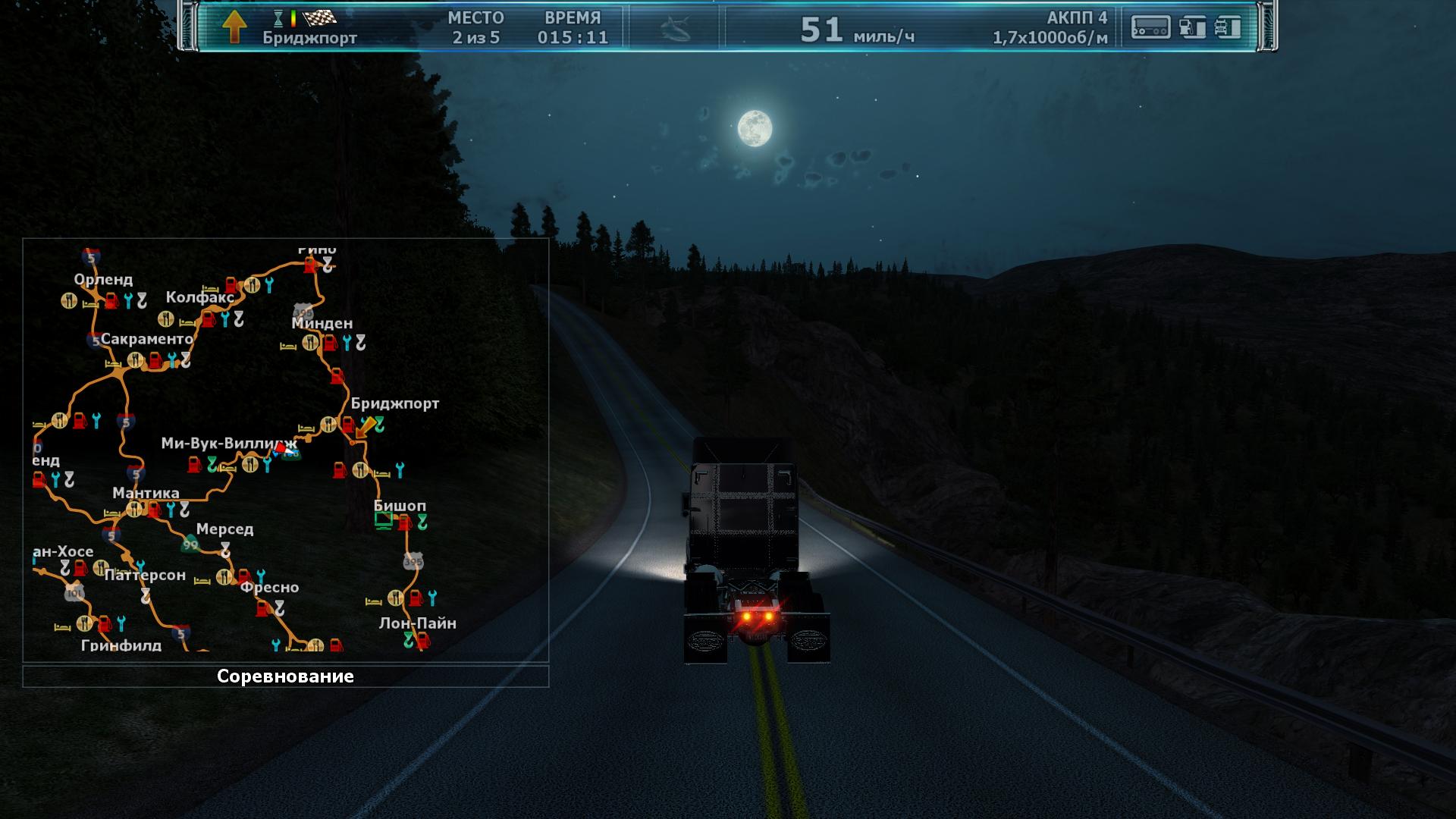
Task: Click the fuel pump status icon
Action: pyautogui.click(x=1193, y=27)
